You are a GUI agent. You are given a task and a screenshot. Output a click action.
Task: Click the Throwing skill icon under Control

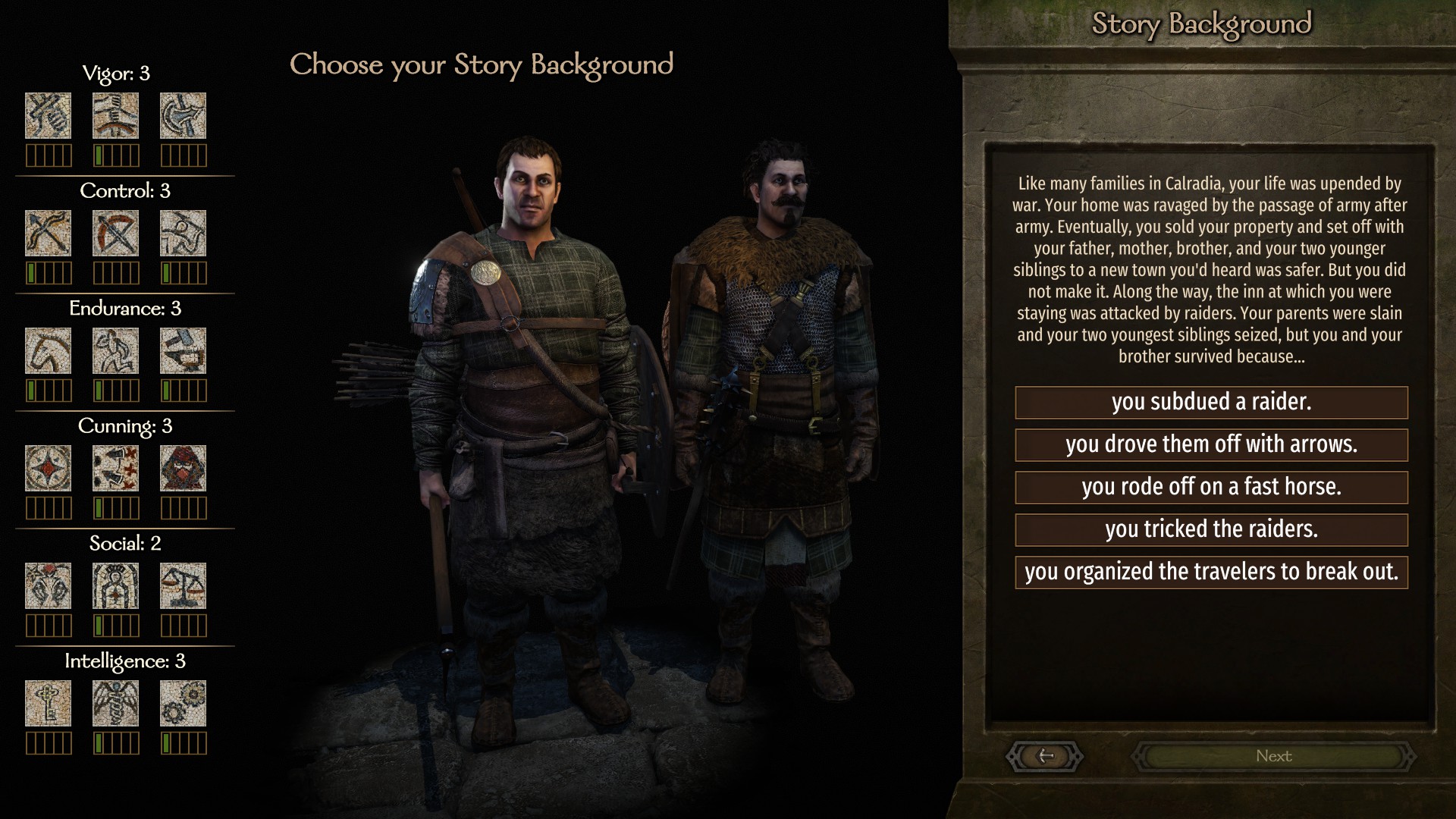pyautogui.click(x=183, y=233)
